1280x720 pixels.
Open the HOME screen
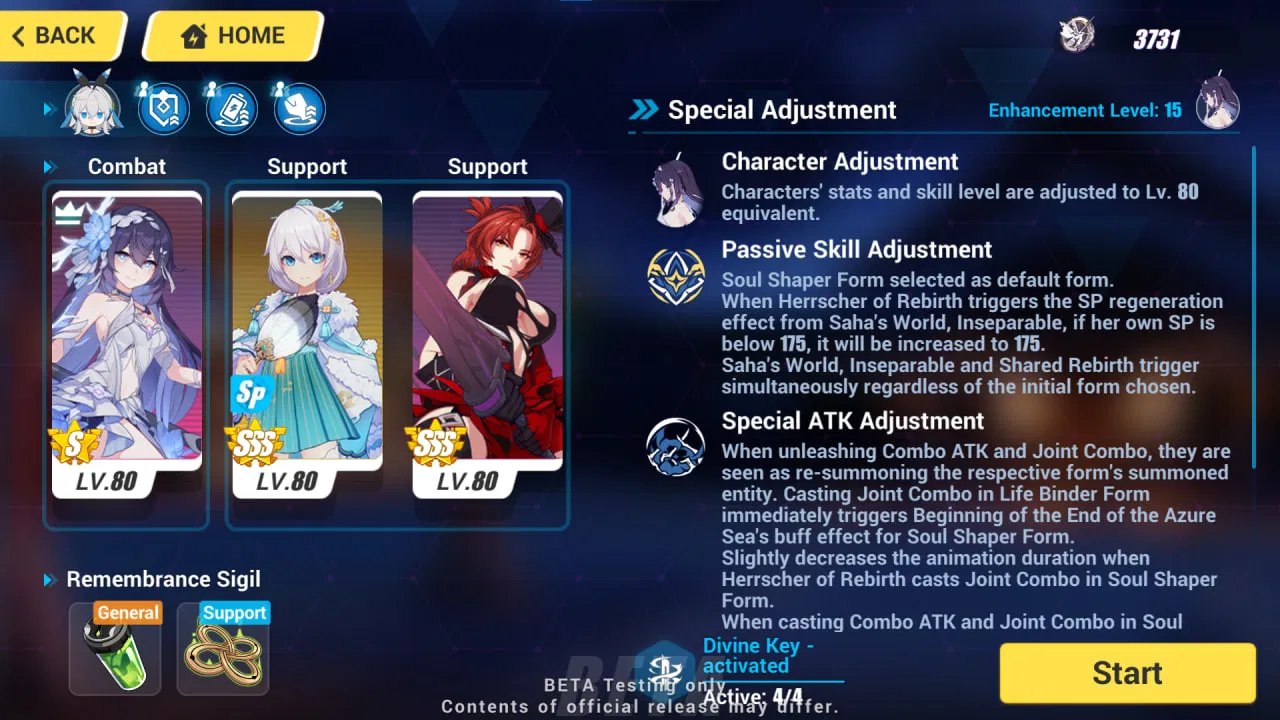point(232,35)
